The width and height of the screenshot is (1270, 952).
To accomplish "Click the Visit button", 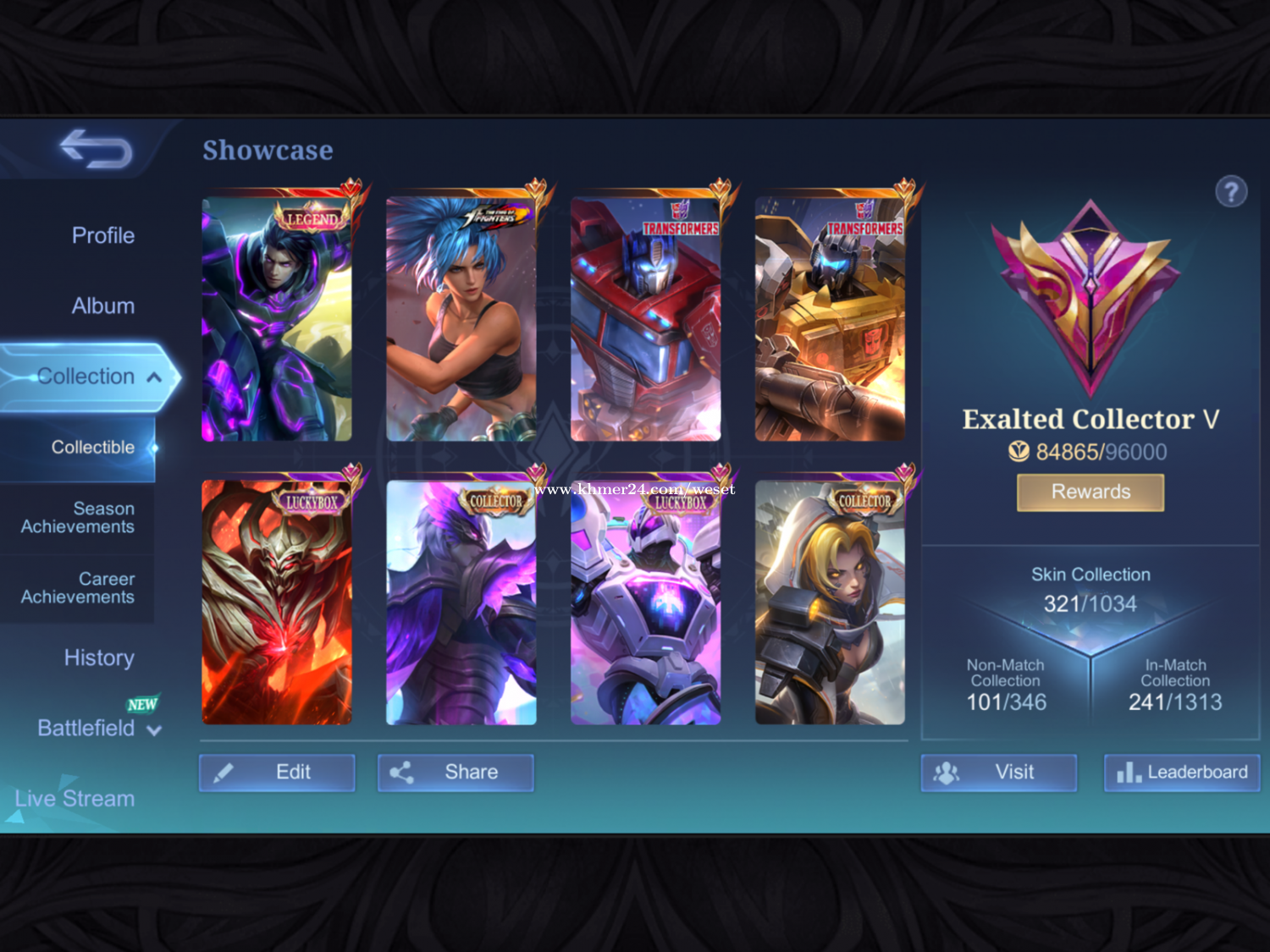I will click(999, 772).
